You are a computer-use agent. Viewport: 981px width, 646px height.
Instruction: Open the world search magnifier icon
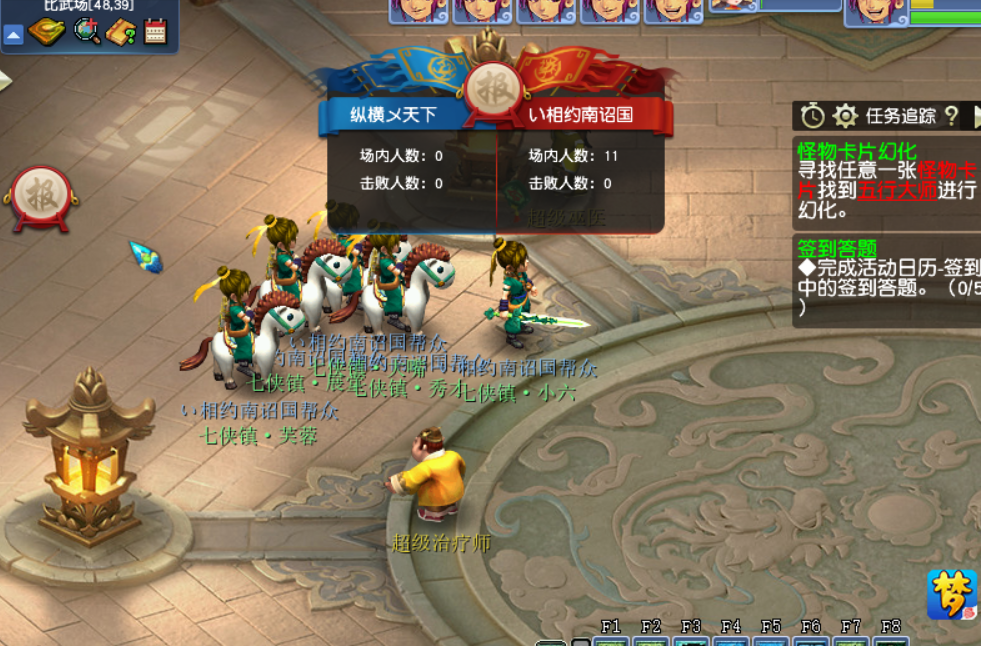pyautogui.click(x=87, y=32)
